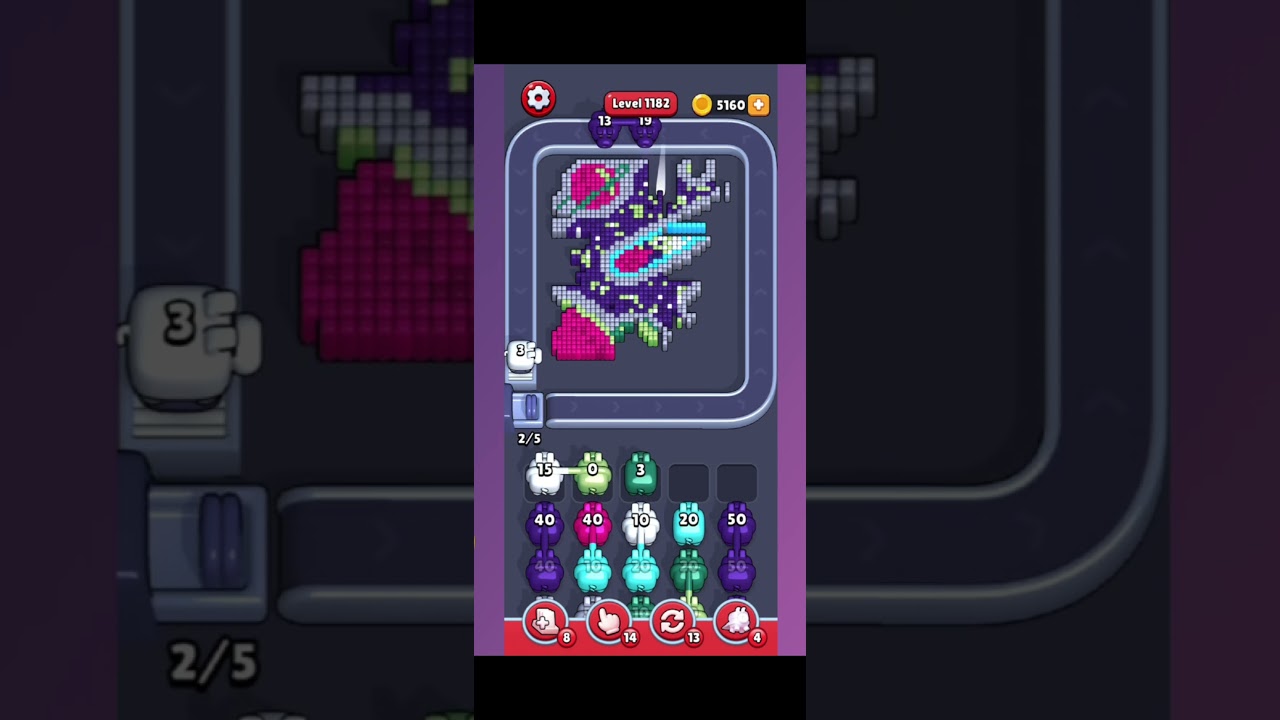Tap the purple bottle numbered 13 at top

[606, 130]
